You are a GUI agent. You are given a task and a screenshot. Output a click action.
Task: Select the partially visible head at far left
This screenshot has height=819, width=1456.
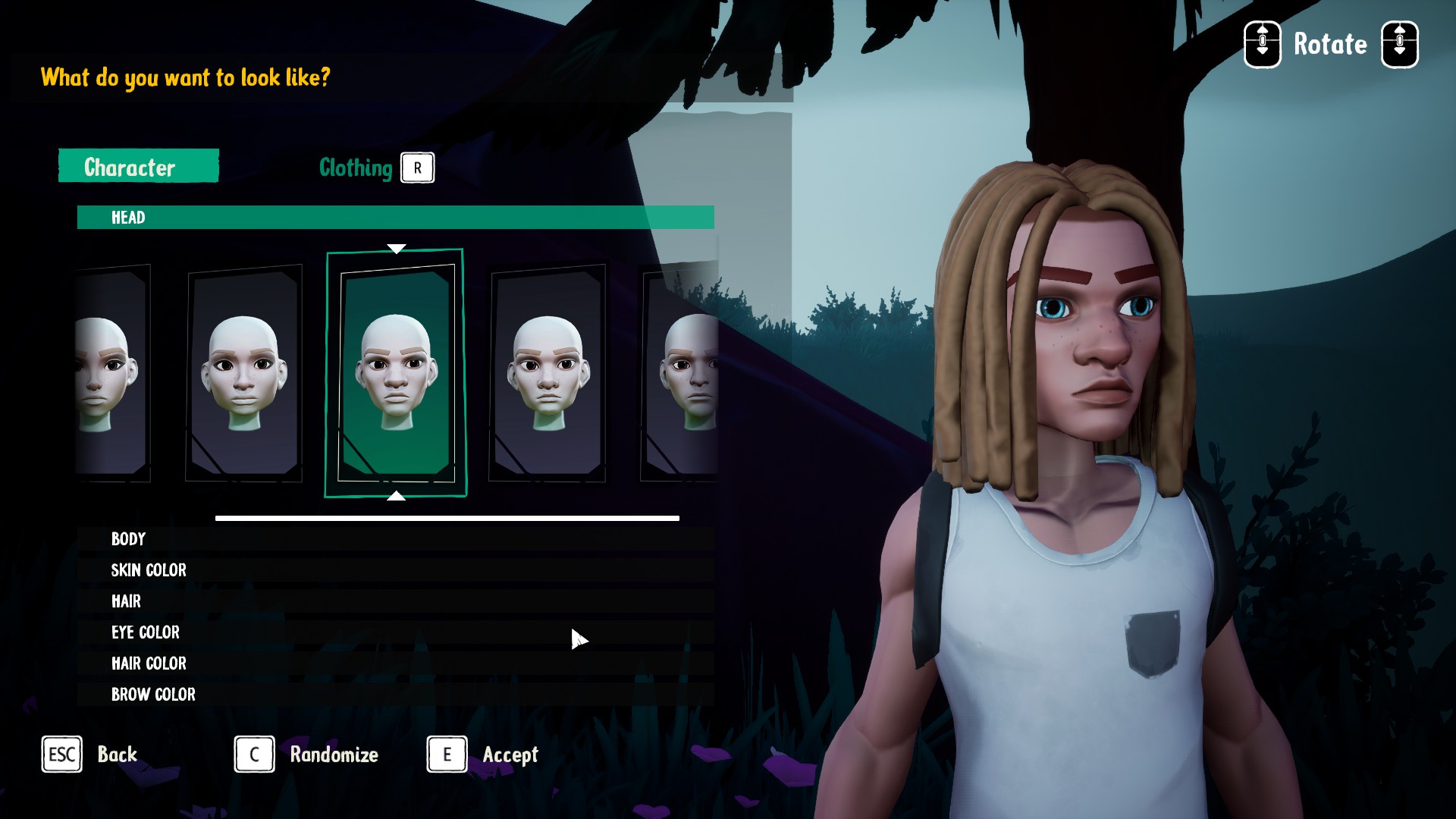click(x=112, y=373)
